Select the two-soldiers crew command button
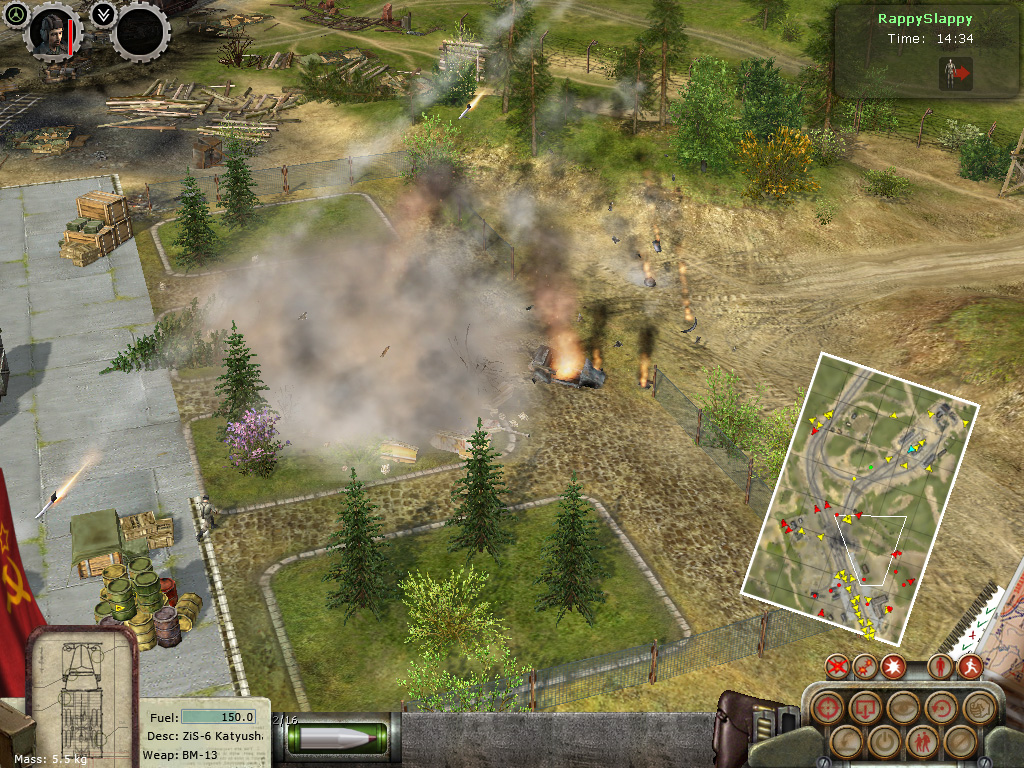 coord(921,741)
